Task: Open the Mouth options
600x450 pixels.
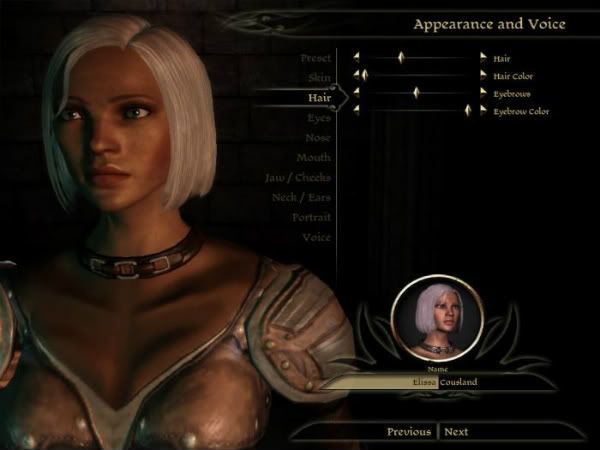Action: coord(313,158)
